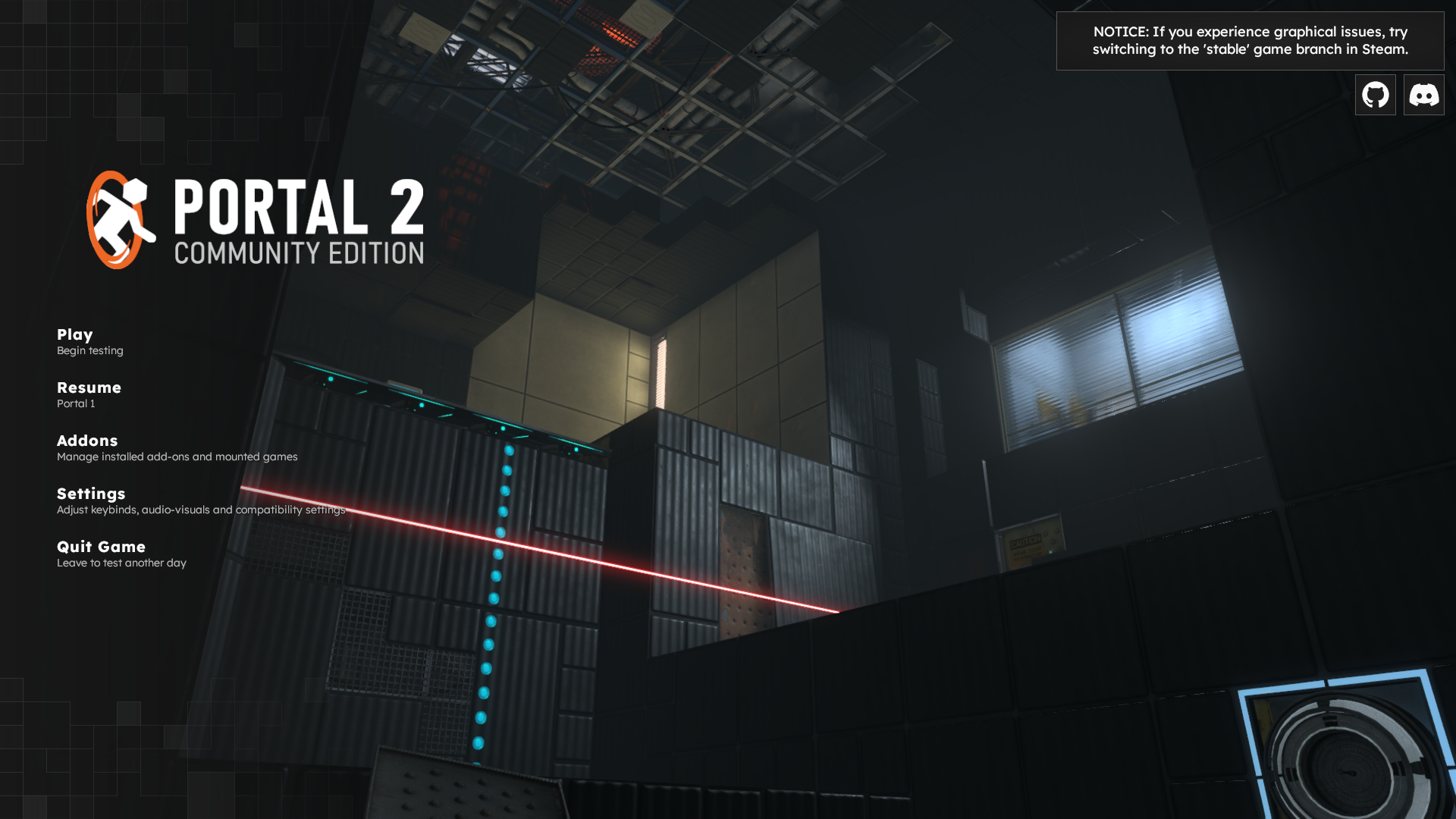1456x819 pixels.
Task: Choose Quit Game to exit
Action: point(101,547)
